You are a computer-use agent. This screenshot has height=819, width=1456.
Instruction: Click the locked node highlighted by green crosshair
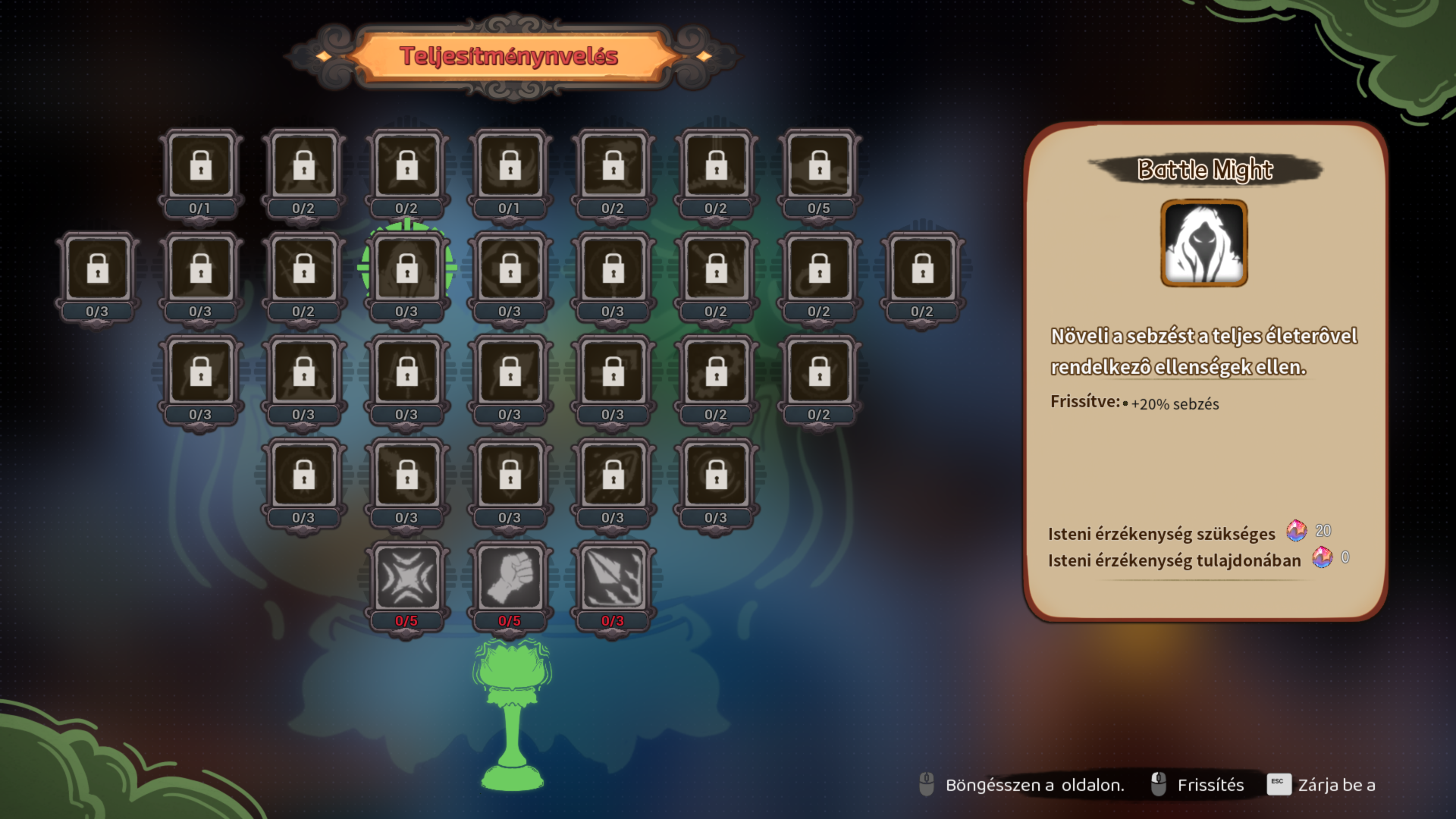pyautogui.click(x=406, y=269)
